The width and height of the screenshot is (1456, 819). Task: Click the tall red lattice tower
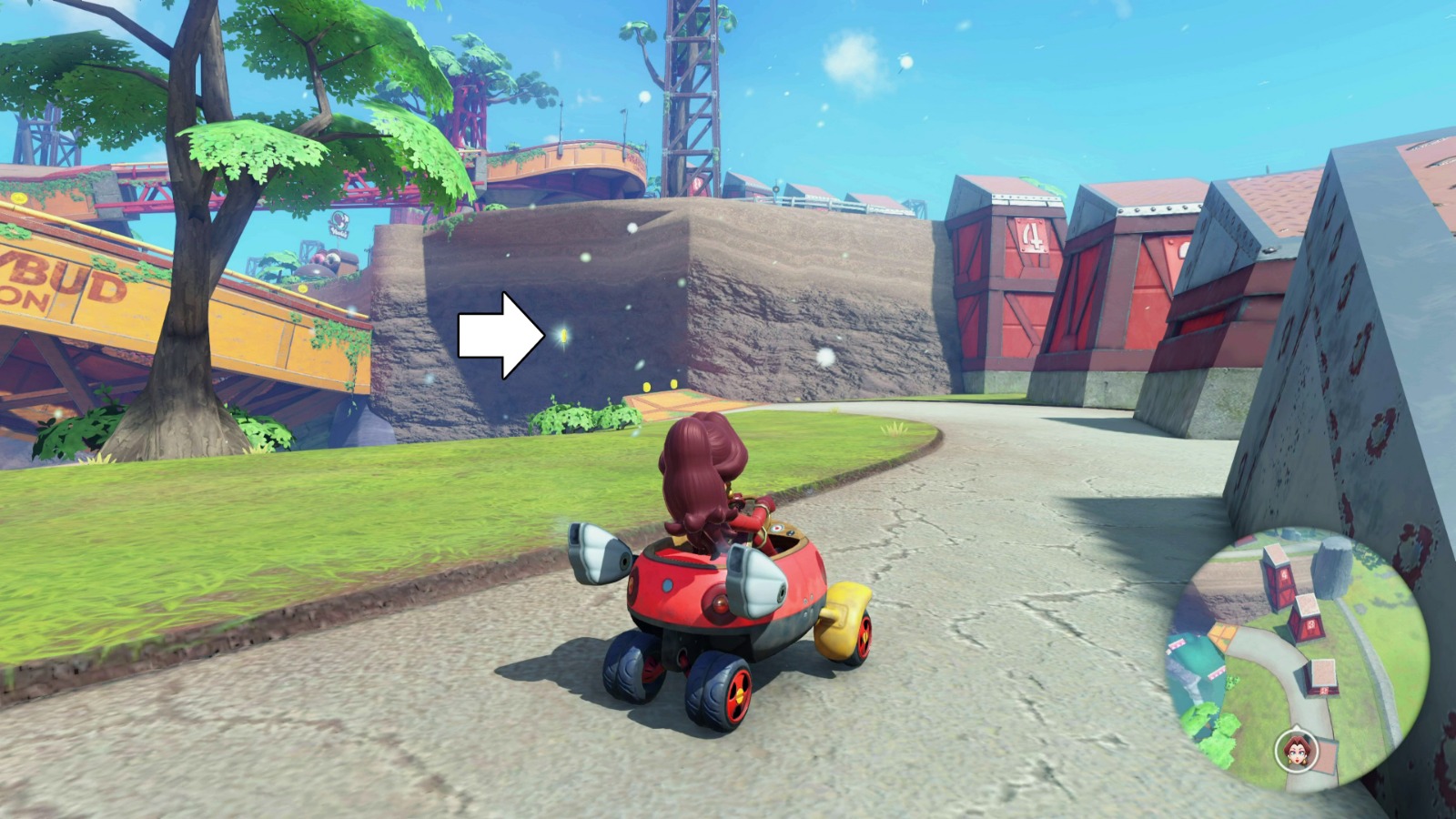click(692, 91)
